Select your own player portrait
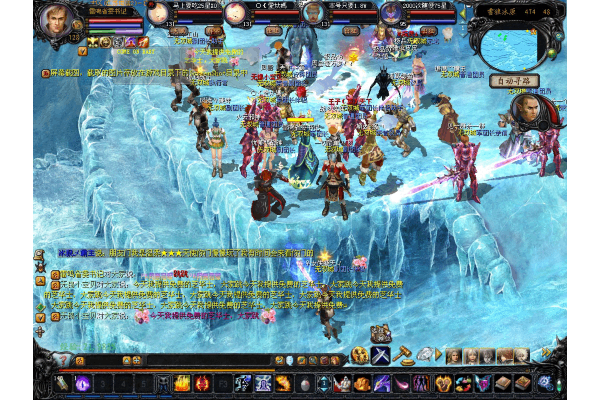This screenshot has width=600, height=400. click(57, 22)
